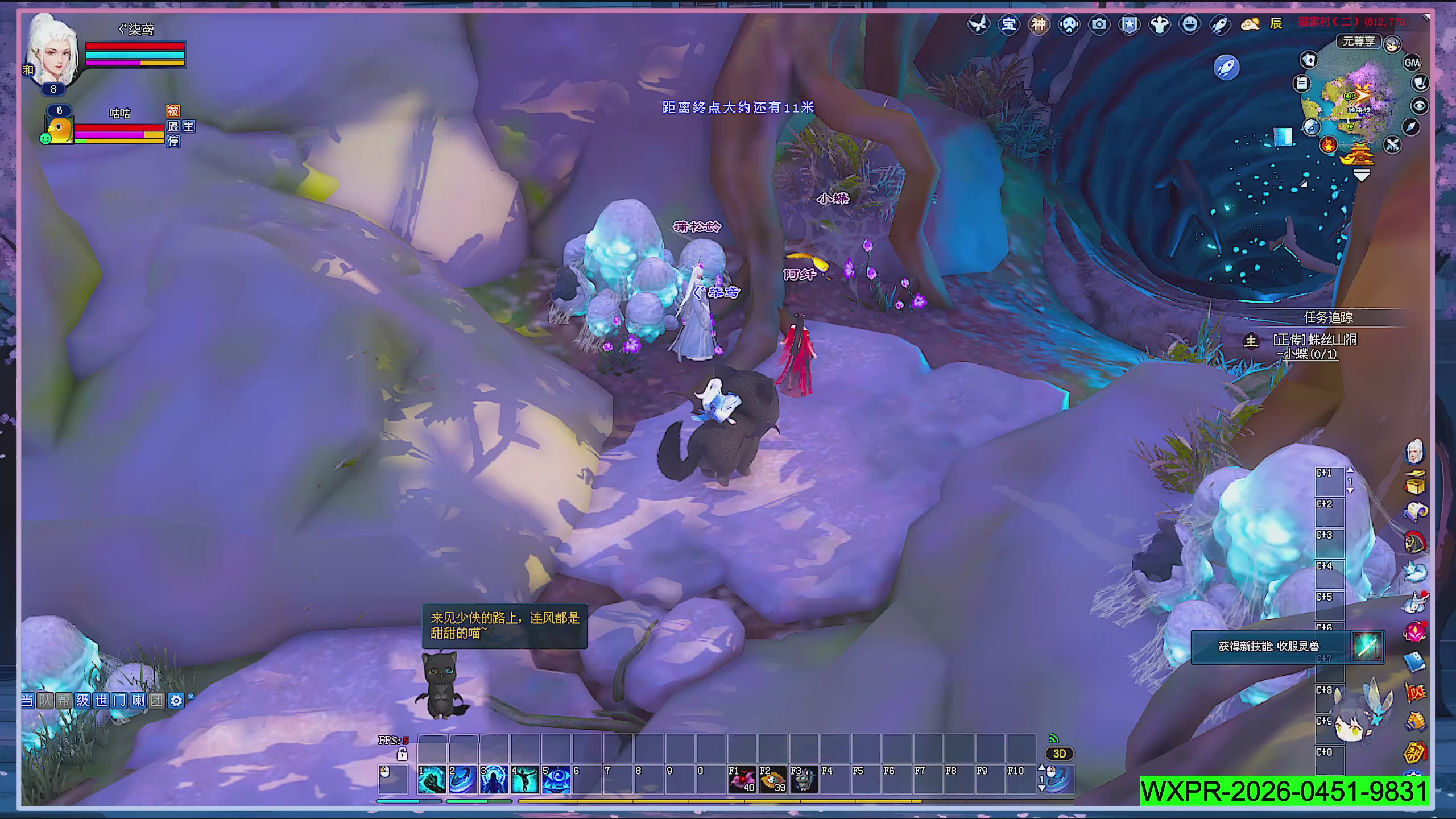Image resolution: width=1456 pixels, height=819 pixels.
Task: Open the 宝 treasure menu icon
Action: click(1008, 24)
